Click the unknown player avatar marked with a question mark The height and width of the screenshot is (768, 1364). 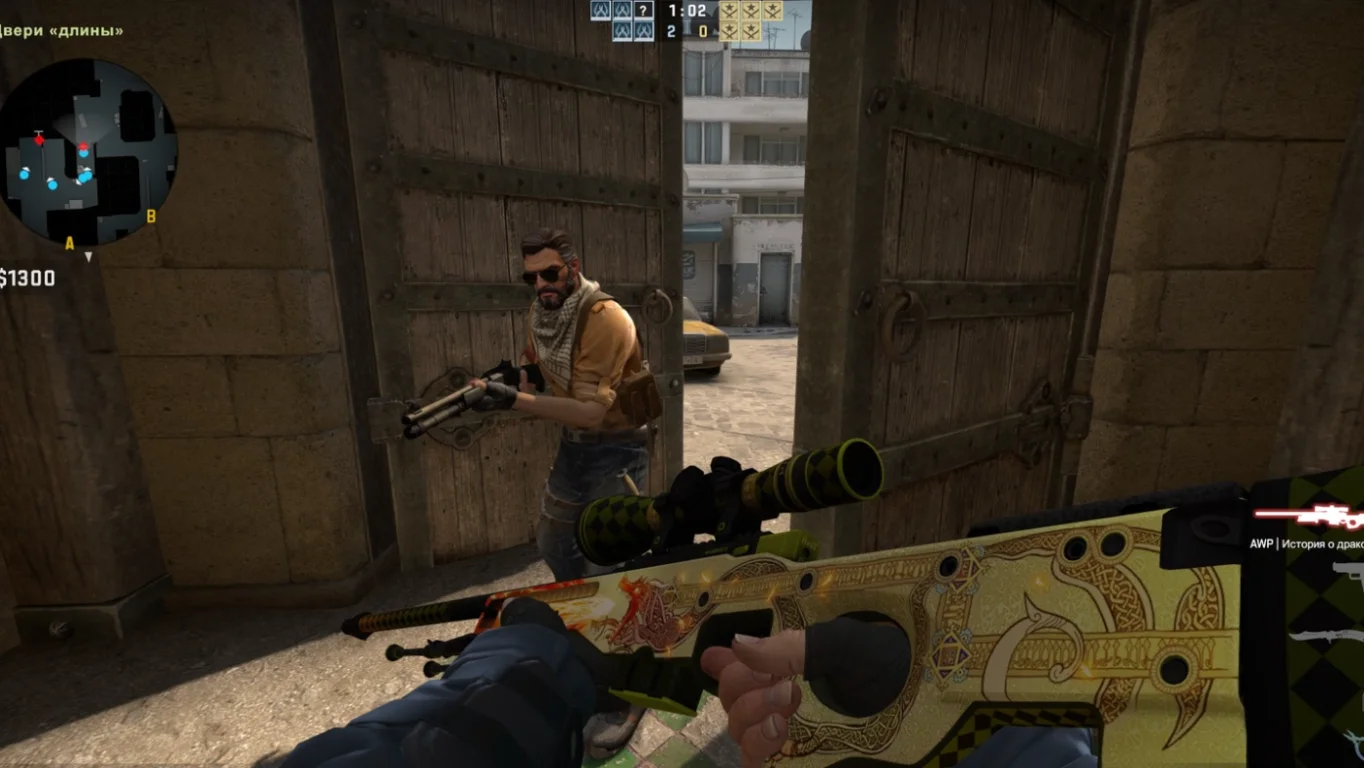pyautogui.click(x=643, y=11)
